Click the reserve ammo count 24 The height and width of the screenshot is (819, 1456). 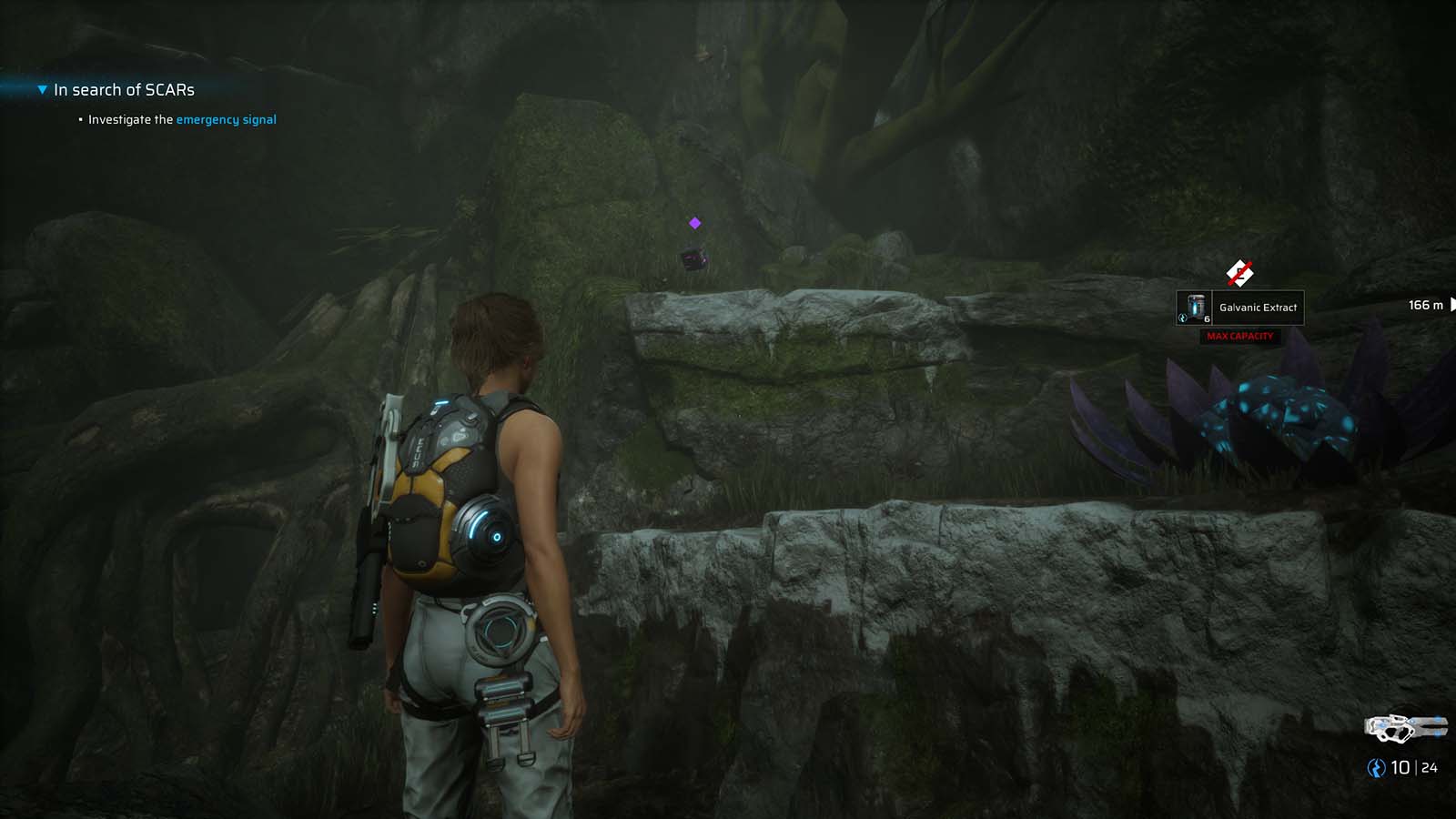(1429, 767)
